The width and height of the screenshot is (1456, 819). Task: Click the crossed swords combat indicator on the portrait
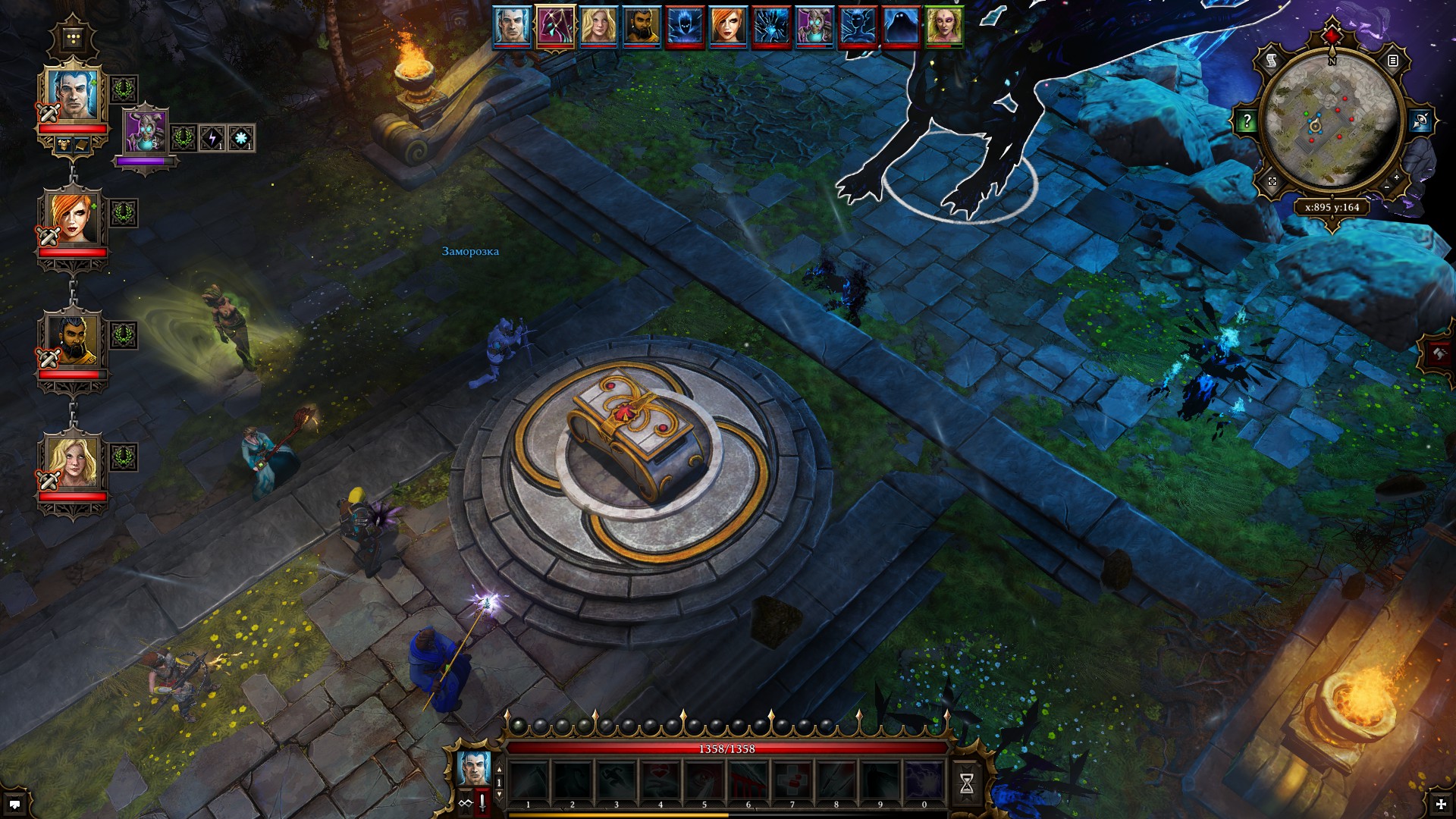(x=48, y=111)
